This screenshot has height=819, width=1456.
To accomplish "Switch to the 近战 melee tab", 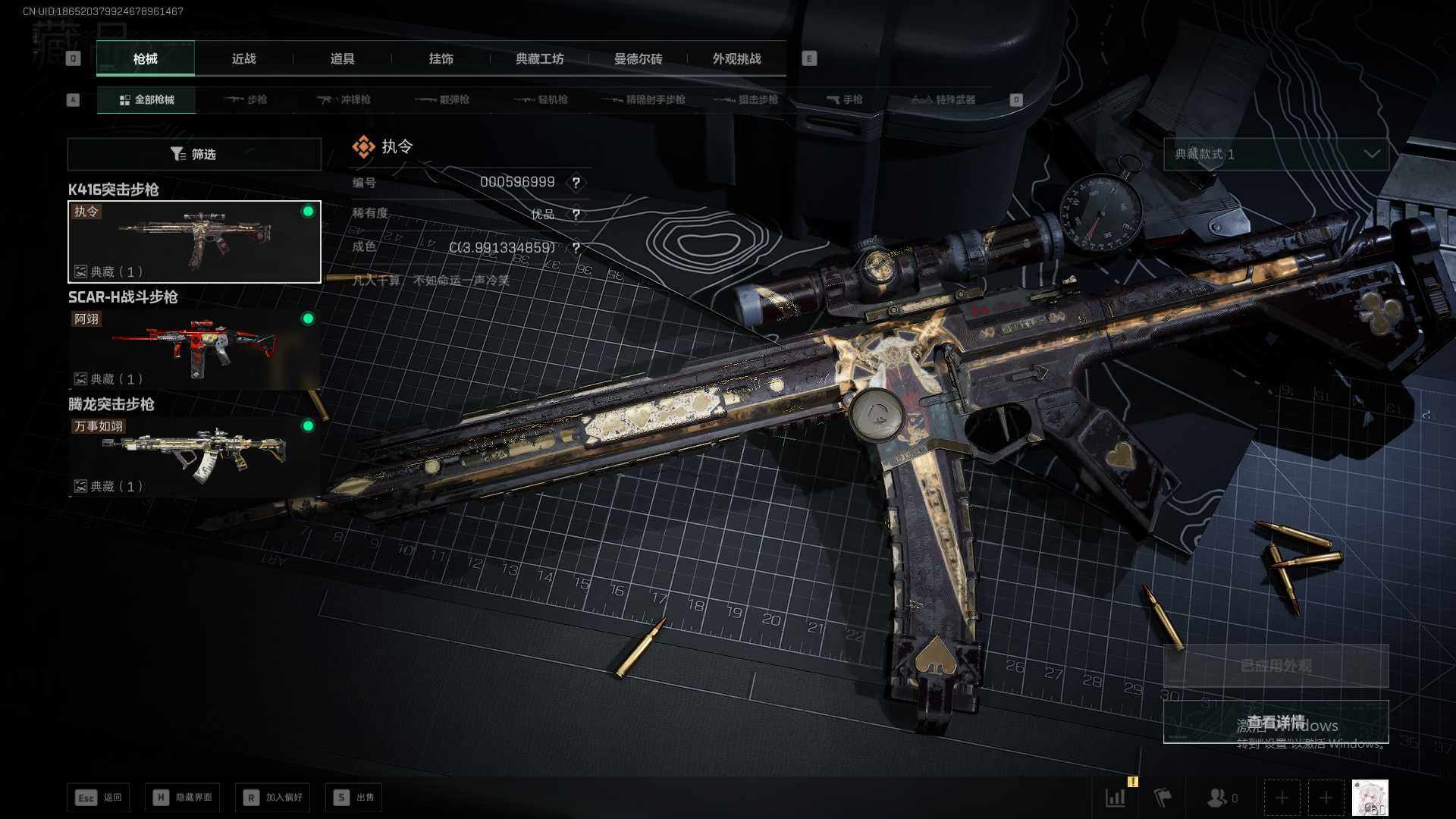I will [x=243, y=59].
